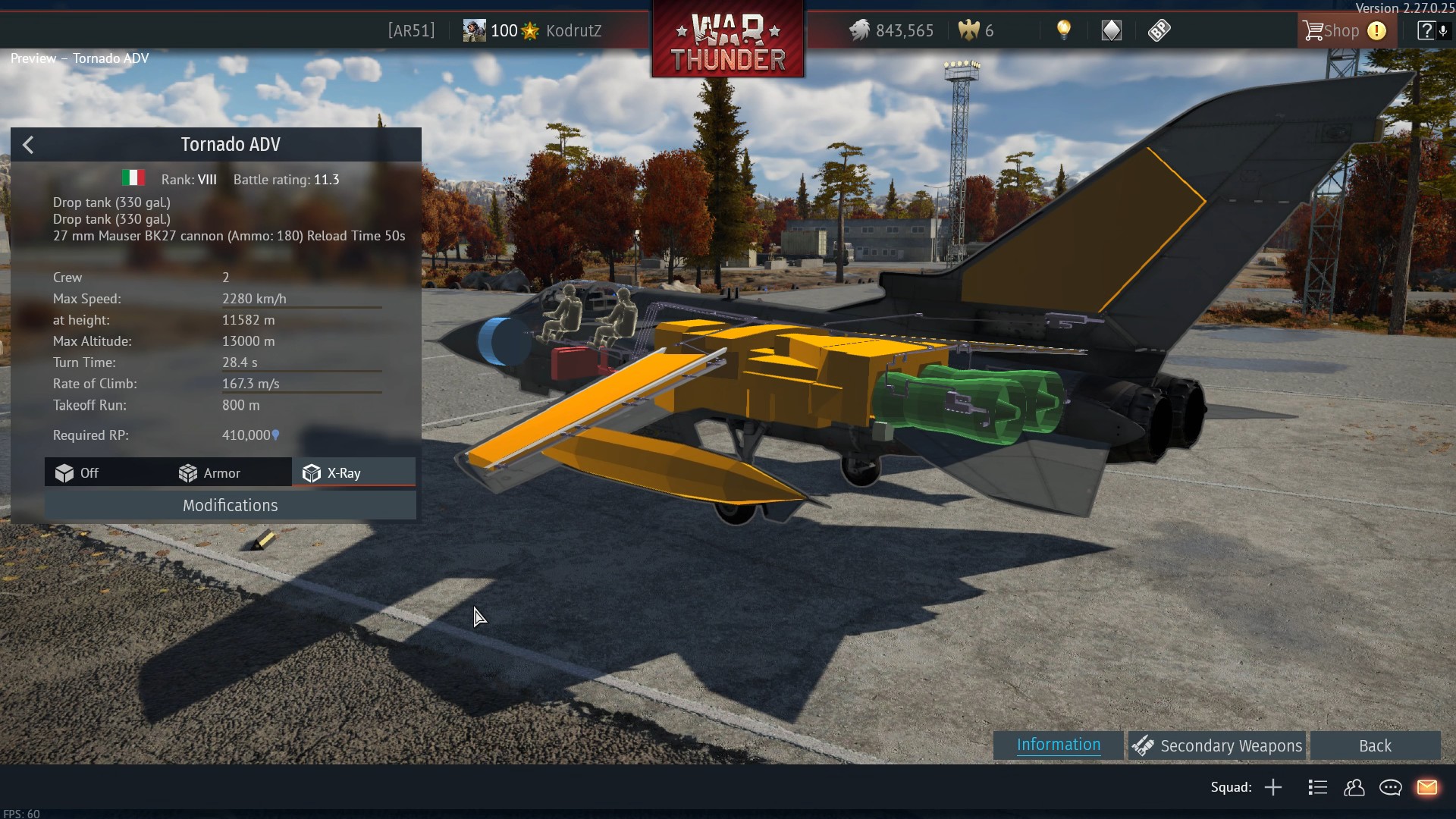1456x819 pixels.
Task: Open the BP battle pass icon
Action: 1159,30
